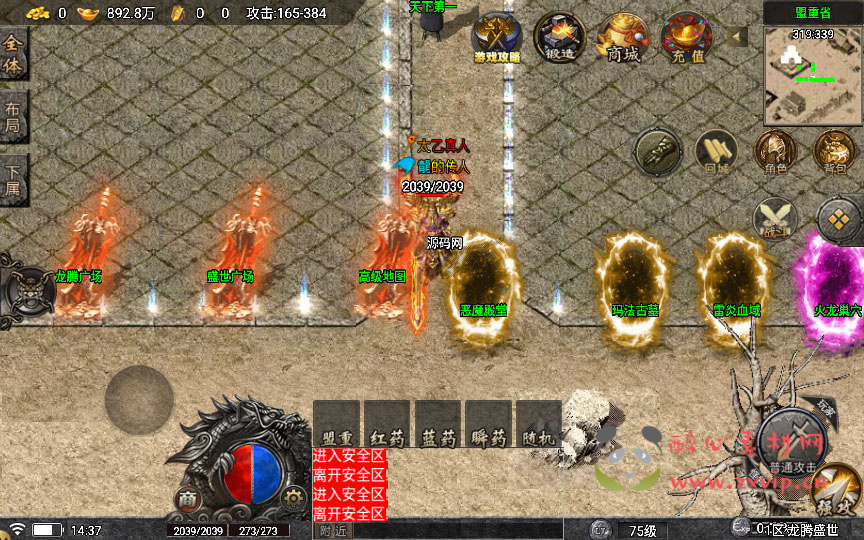
Task: Select the 全体 tab
Action: pyautogui.click(x=14, y=55)
